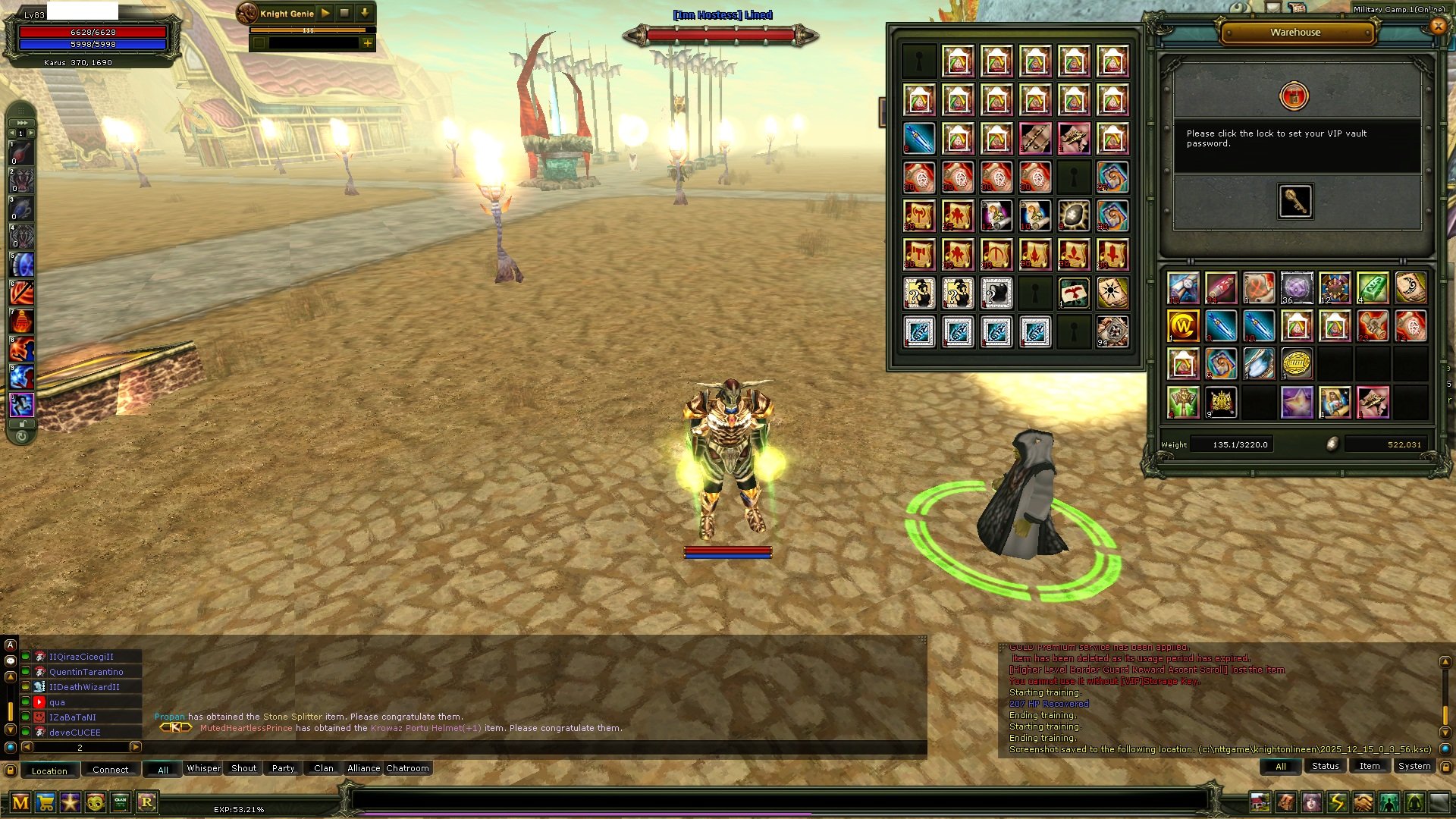Screen dimensions: 1456x819
Task: Show the Location list tab
Action: click(49, 770)
